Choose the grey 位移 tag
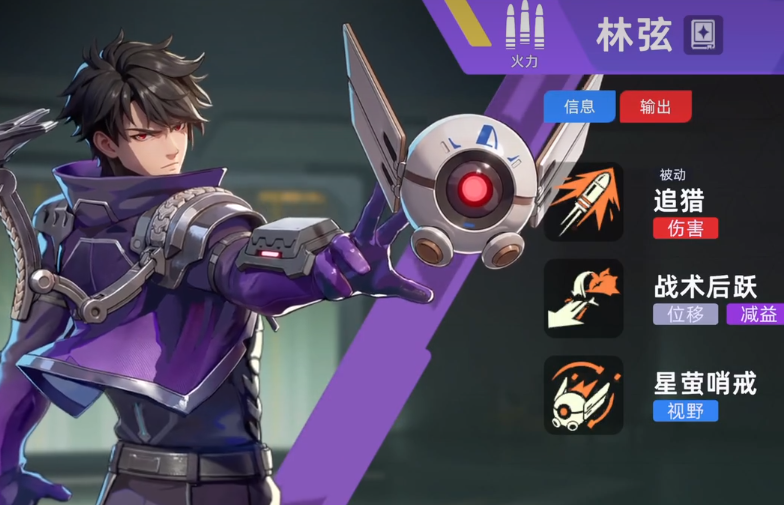This screenshot has height=505, width=784. [686, 314]
